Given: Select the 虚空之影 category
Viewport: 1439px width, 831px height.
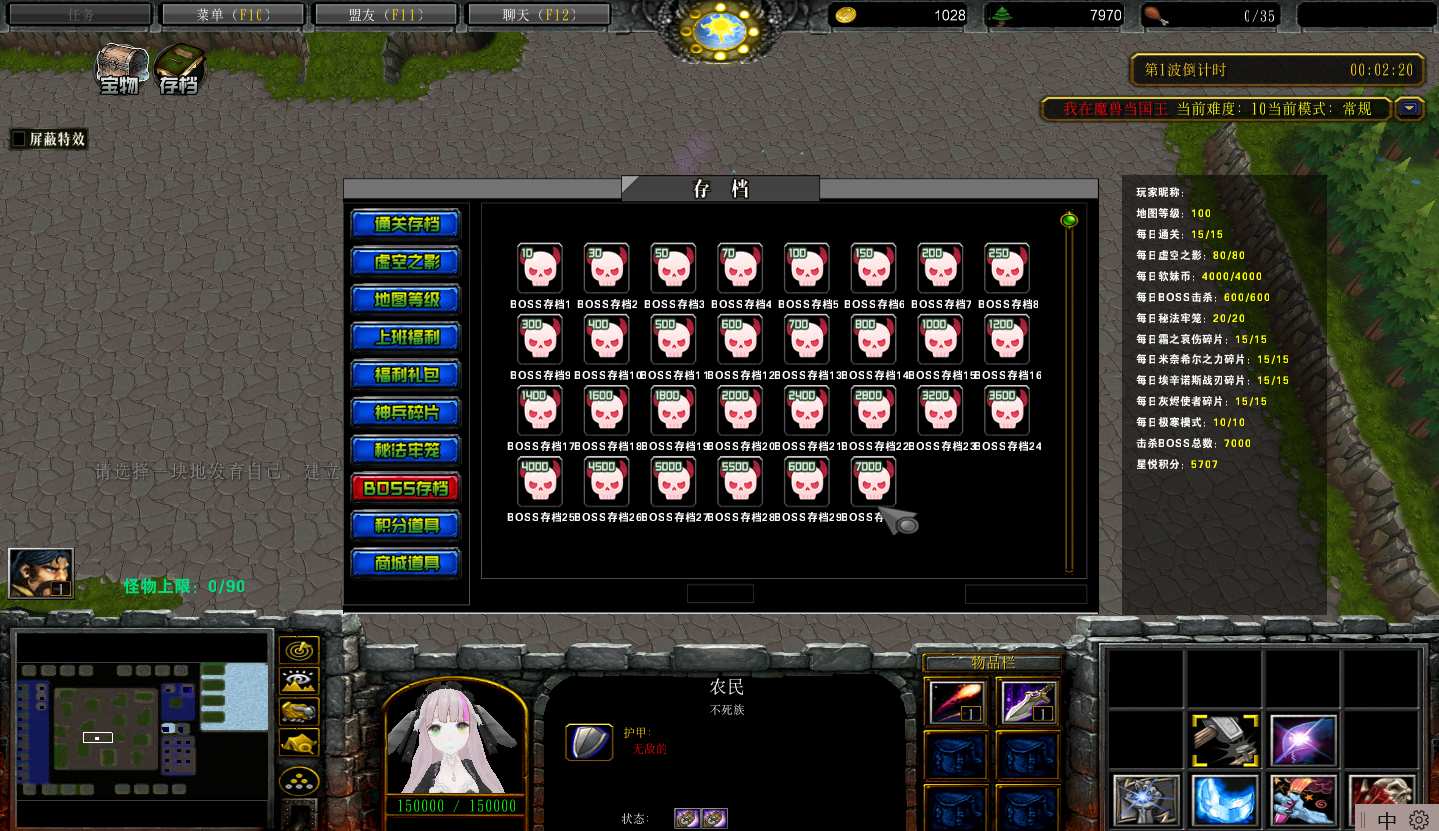Looking at the screenshot, I should coord(405,262).
